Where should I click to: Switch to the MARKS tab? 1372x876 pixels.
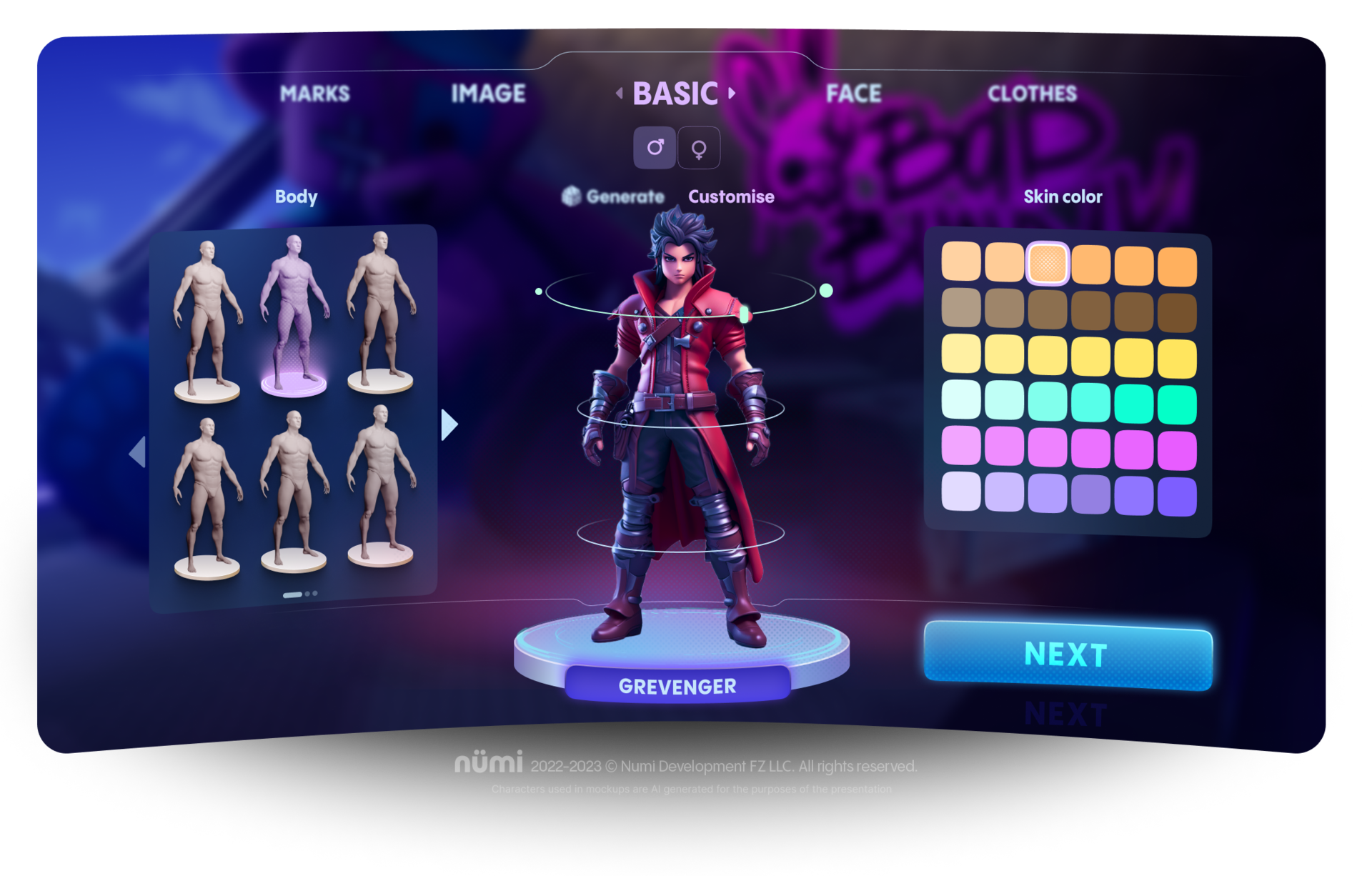coord(314,94)
